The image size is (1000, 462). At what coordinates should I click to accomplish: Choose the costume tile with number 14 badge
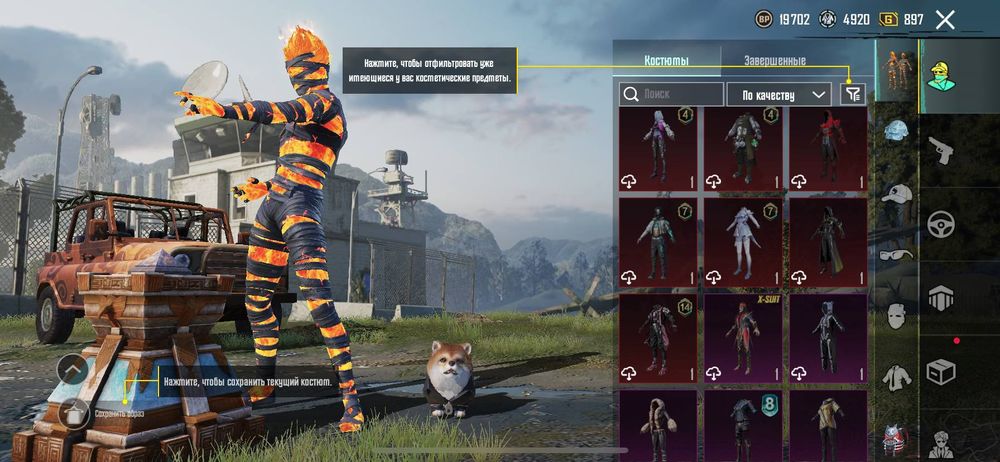coord(658,337)
